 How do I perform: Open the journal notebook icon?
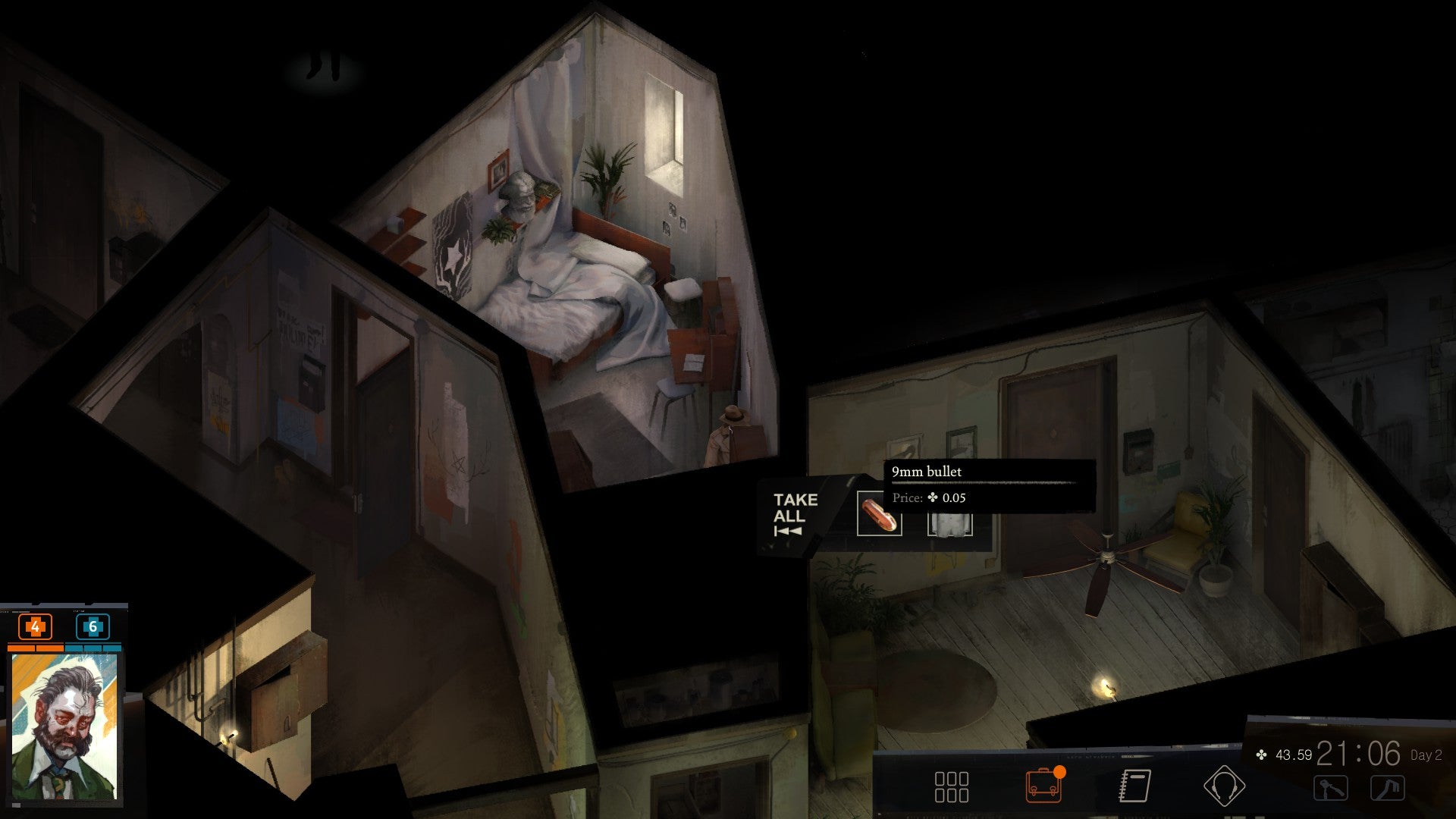pyautogui.click(x=1134, y=786)
